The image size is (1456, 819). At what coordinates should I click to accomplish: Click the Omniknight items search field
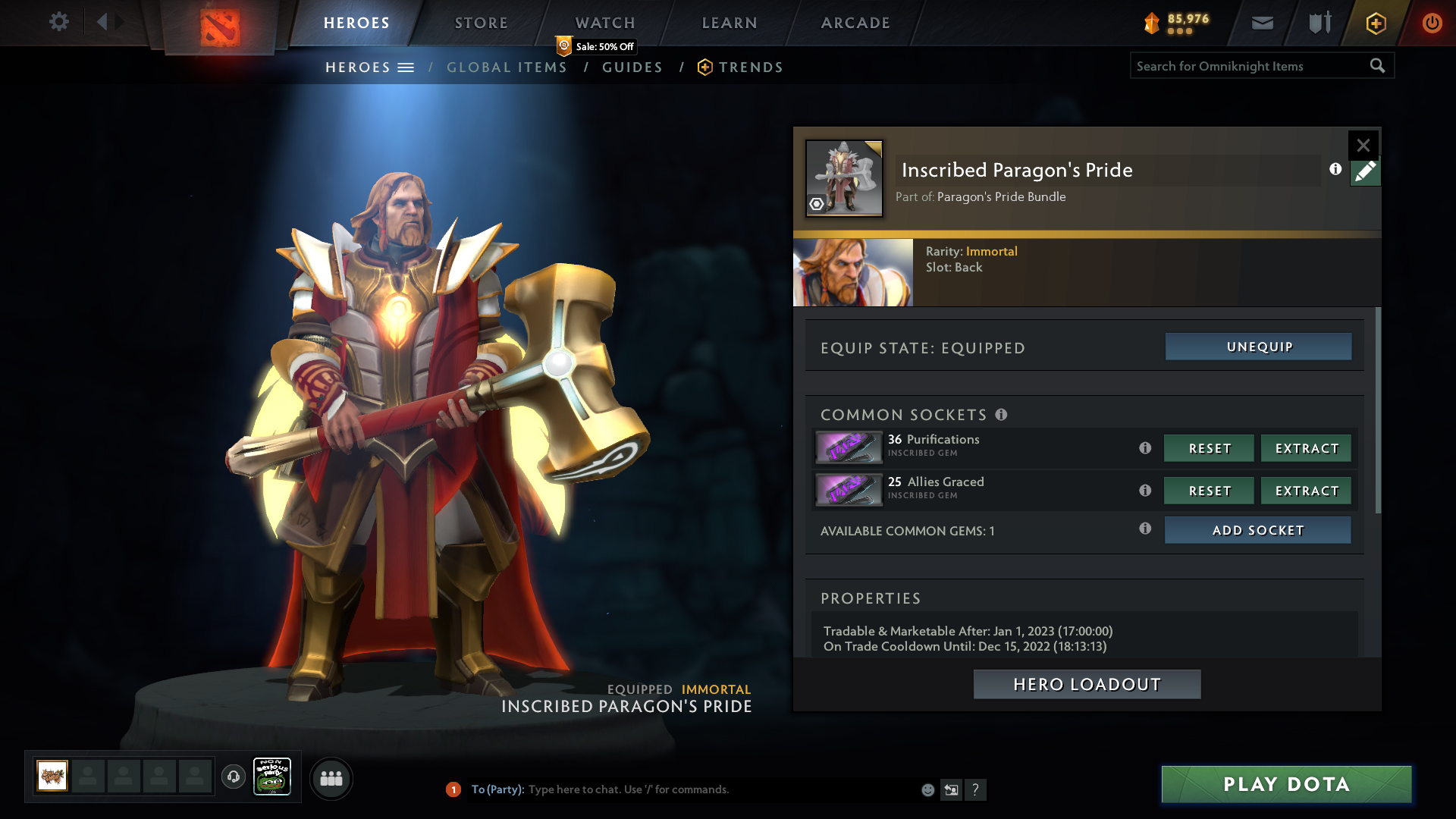tap(1249, 66)
